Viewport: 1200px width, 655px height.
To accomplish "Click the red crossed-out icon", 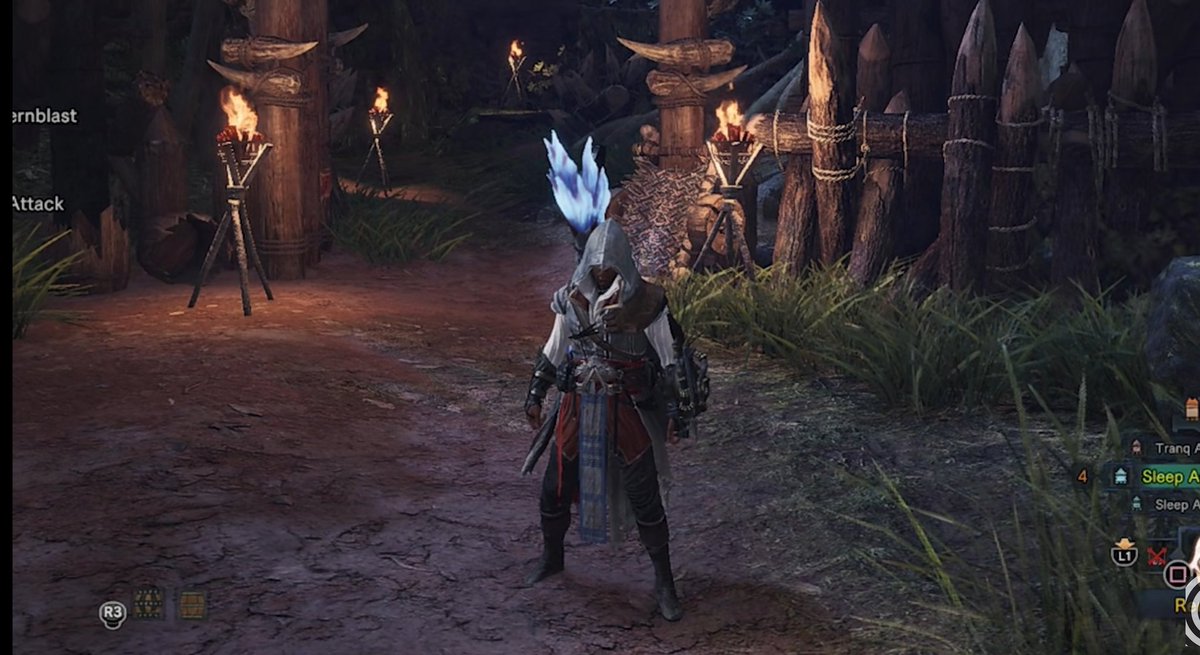I will click(x=1159, y=555).
